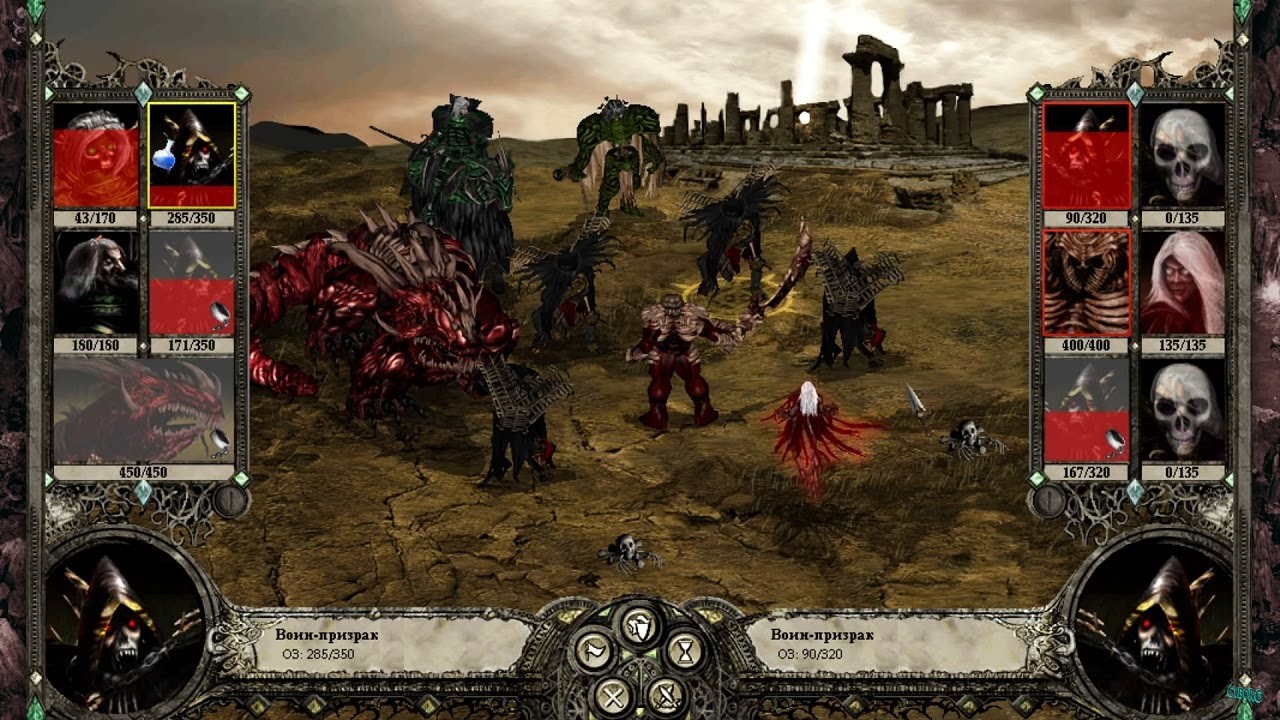Image resolution: width=1280 pixels, height=720 pixels.
Task: Select the ally portrait with 43/170 health
Action: [x=96, y=155]
